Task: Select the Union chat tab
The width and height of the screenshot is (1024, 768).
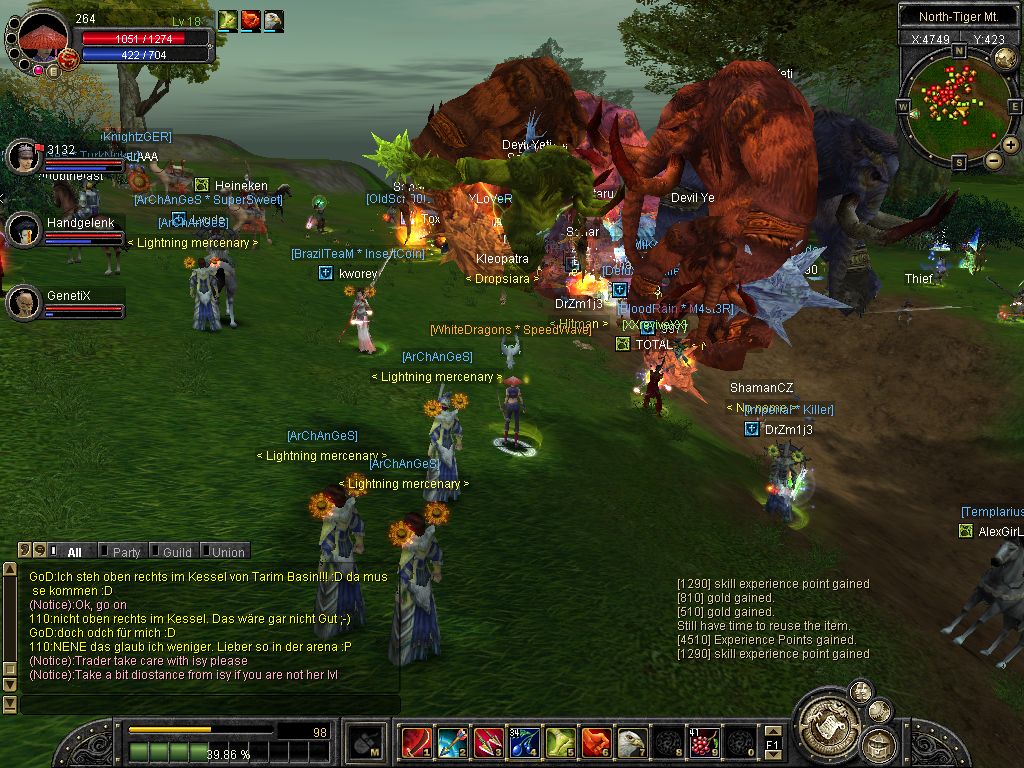Action: pos(227,552)
